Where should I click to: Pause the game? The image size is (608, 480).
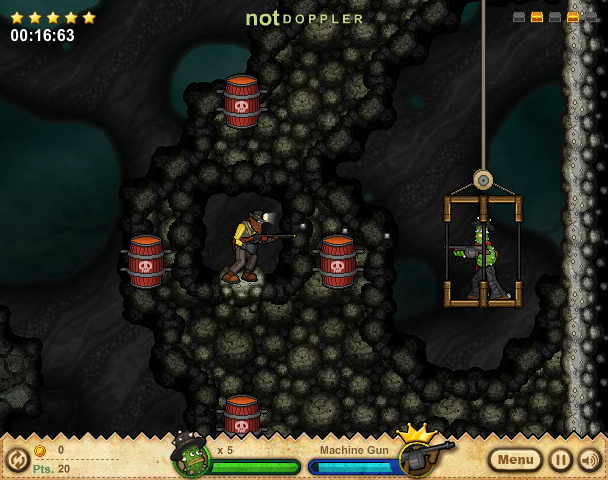coord(561,460)
